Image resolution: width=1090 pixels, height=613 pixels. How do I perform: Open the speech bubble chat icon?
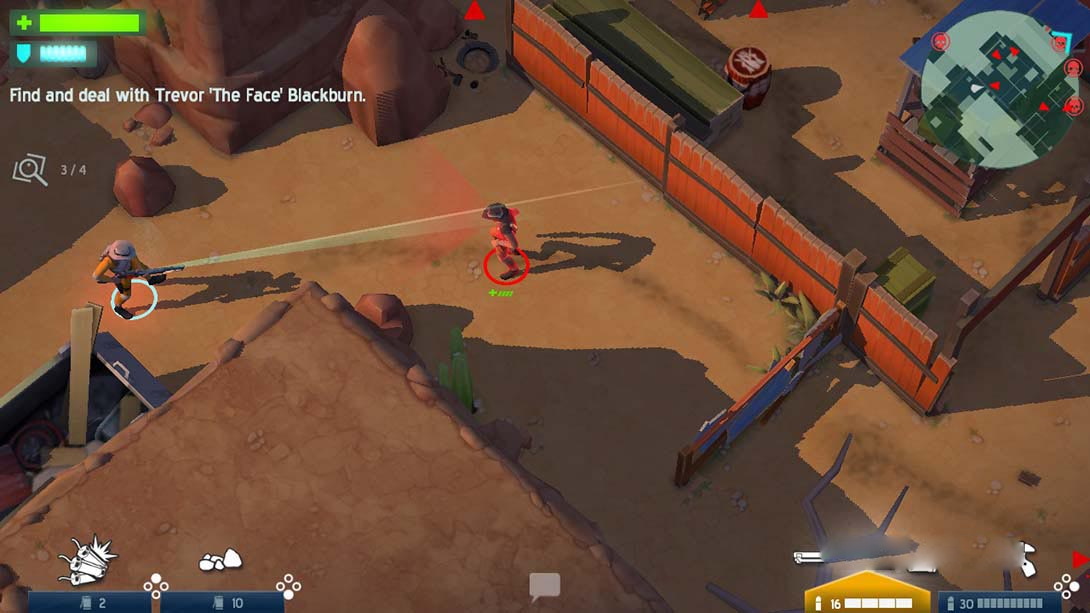click(x=544, y=586)
